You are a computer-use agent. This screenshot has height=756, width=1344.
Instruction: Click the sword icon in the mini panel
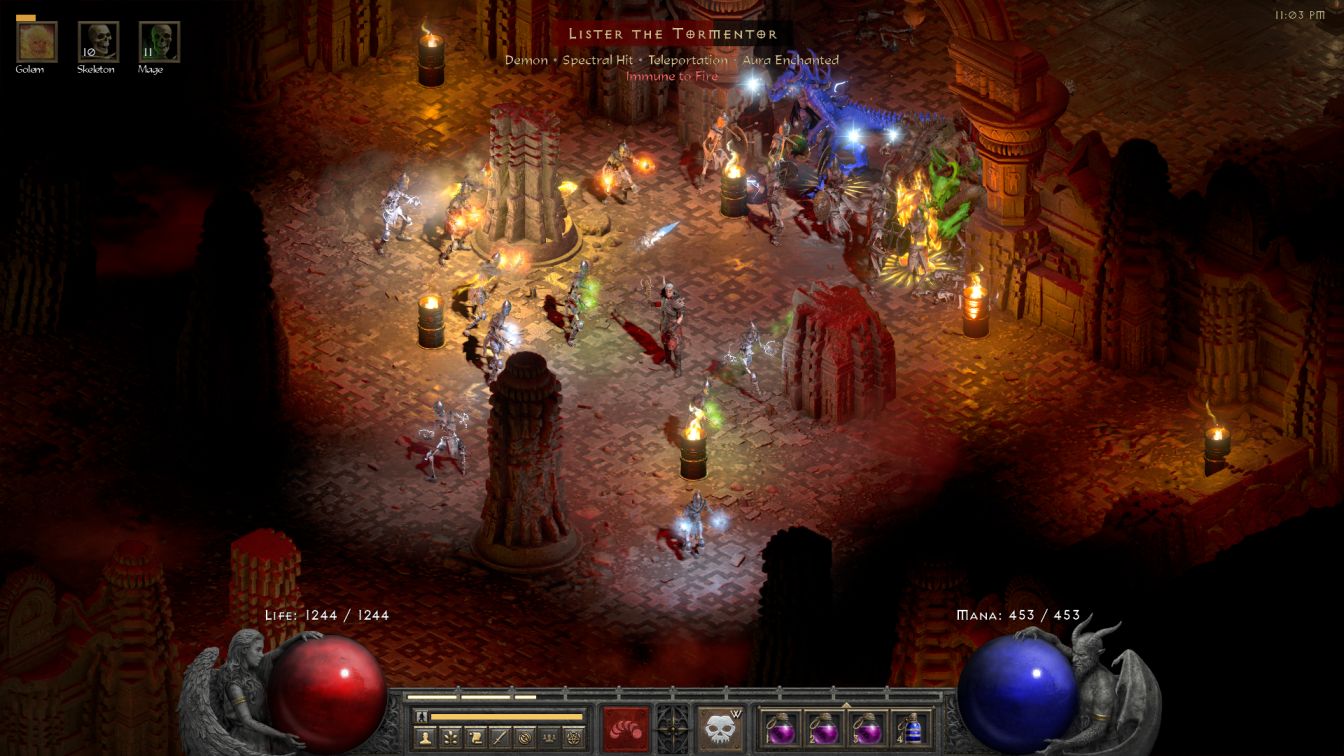(x=499, y=737)
